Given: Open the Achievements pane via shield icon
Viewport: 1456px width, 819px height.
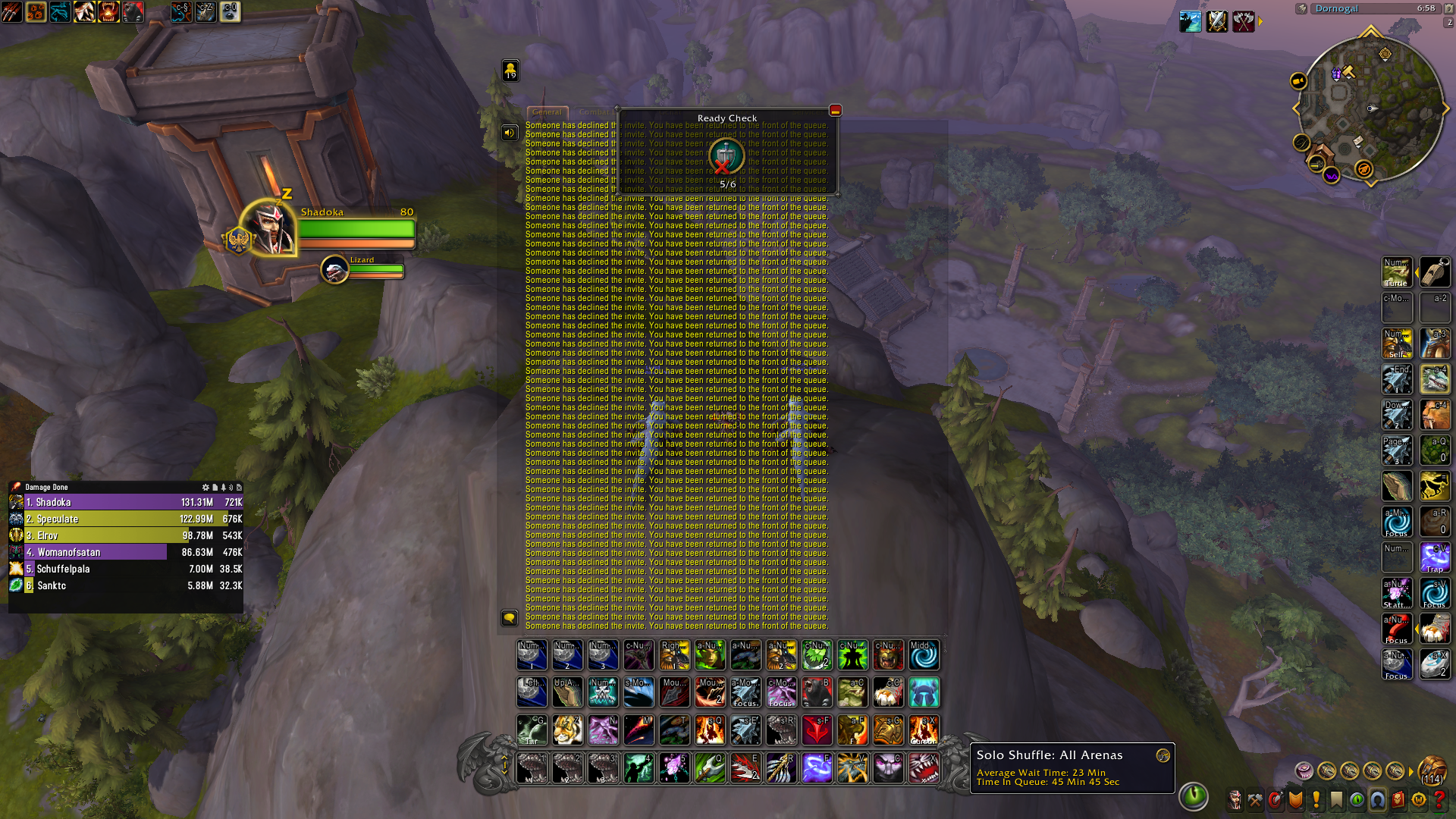Looking at the screenshot, I should click(1295, 798).
